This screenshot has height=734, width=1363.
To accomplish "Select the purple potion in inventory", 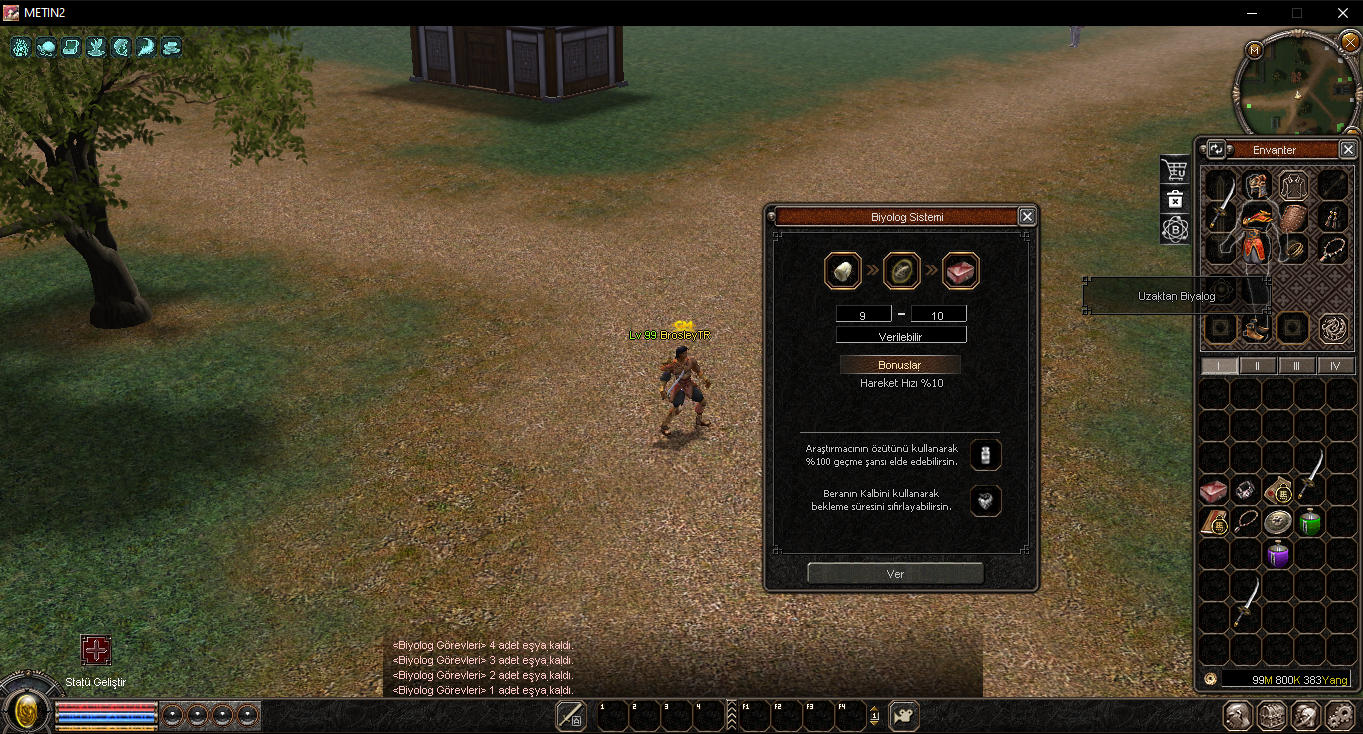I will tap(1278, 554).
